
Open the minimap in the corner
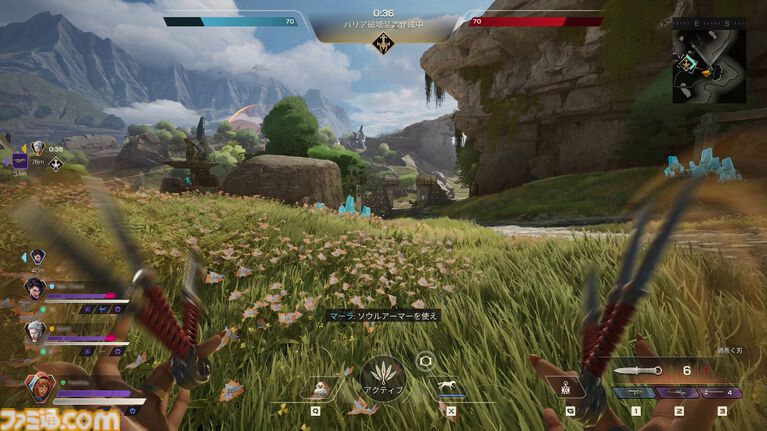tap(708, 65)
